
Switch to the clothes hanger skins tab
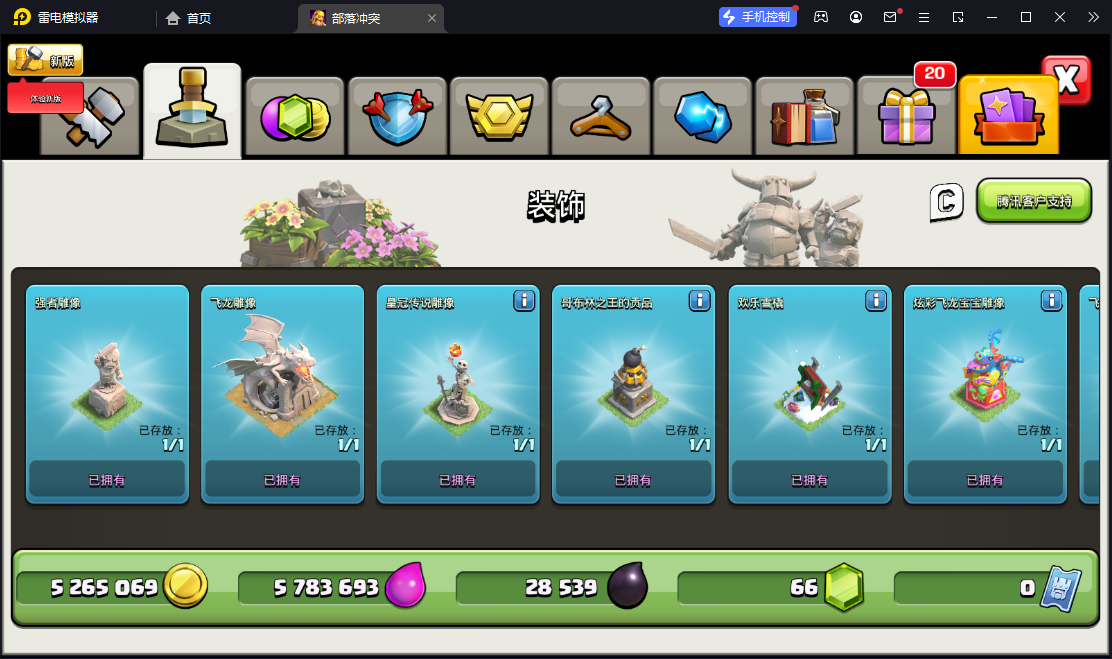[601, 117]
